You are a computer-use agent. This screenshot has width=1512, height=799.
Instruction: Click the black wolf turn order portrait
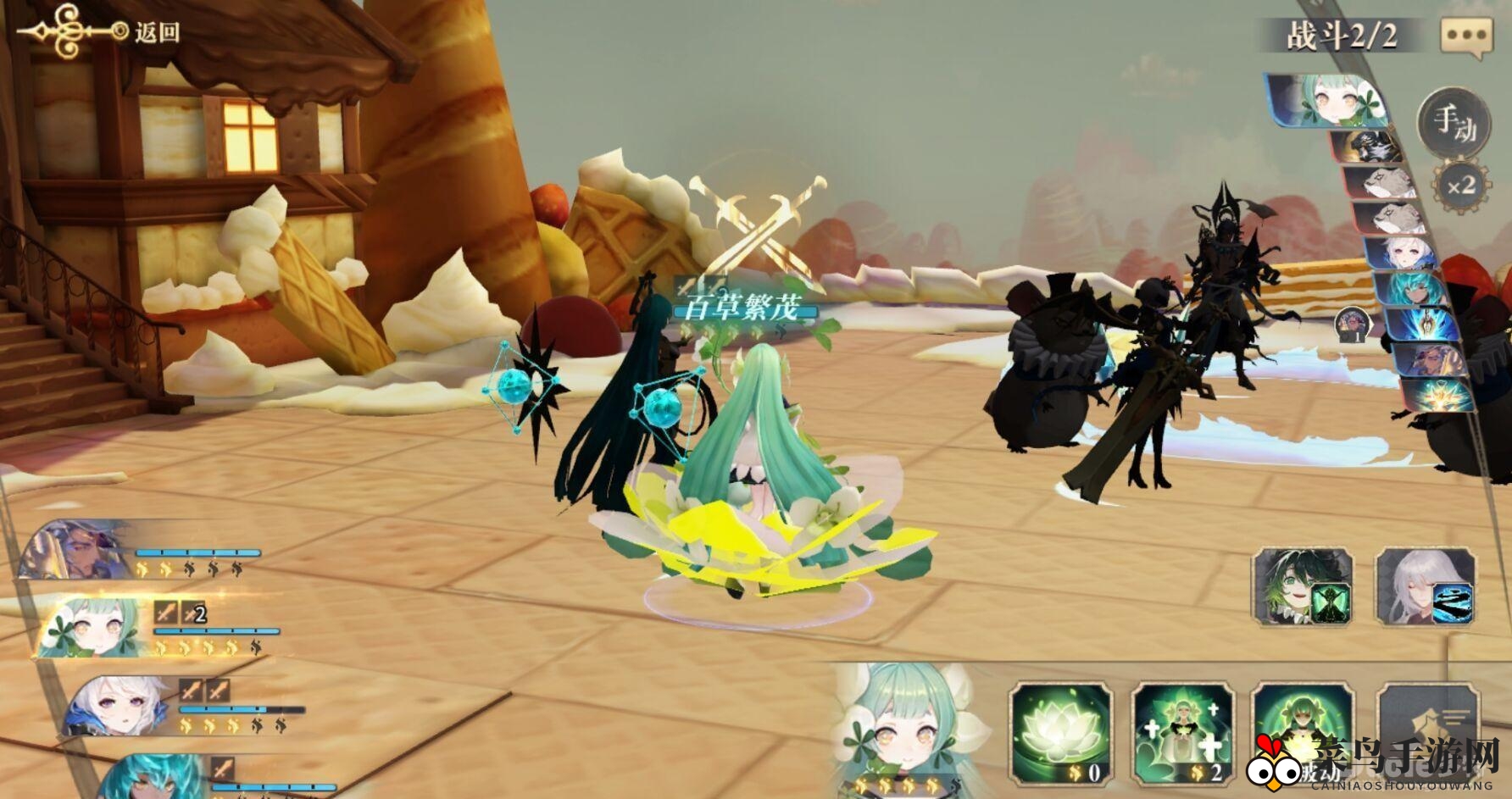[1368, 146]
